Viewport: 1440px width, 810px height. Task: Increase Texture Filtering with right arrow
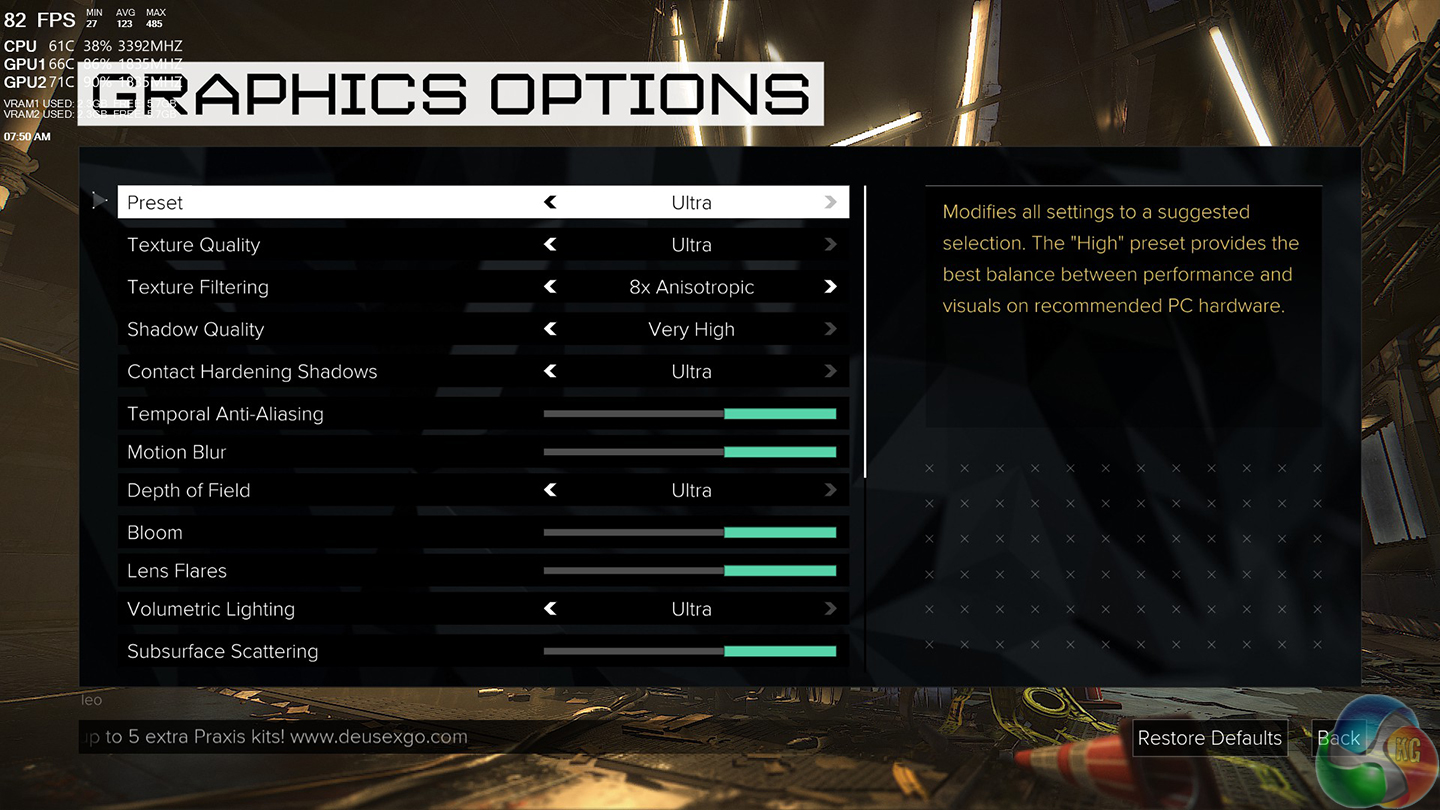[830, 287]
